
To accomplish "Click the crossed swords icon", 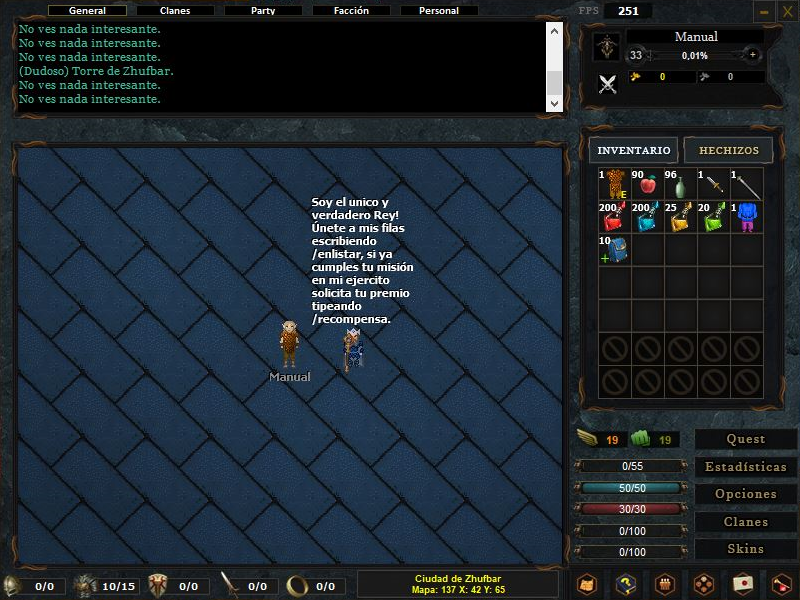I will coord(607,84).
